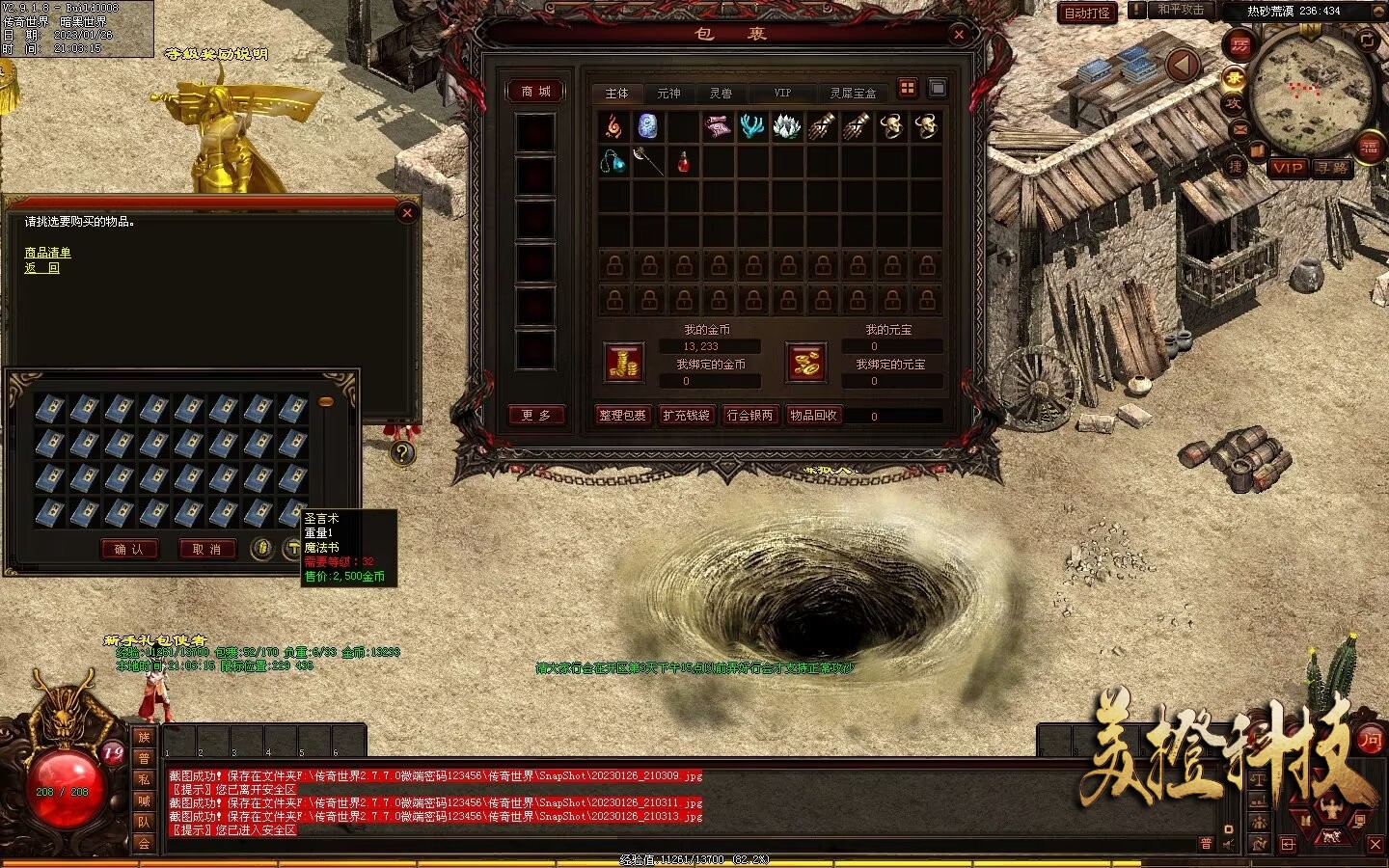Click the 扩充钱袋 button
The width and height of the screenshot is (1389, 868).
tap(686, 415)
